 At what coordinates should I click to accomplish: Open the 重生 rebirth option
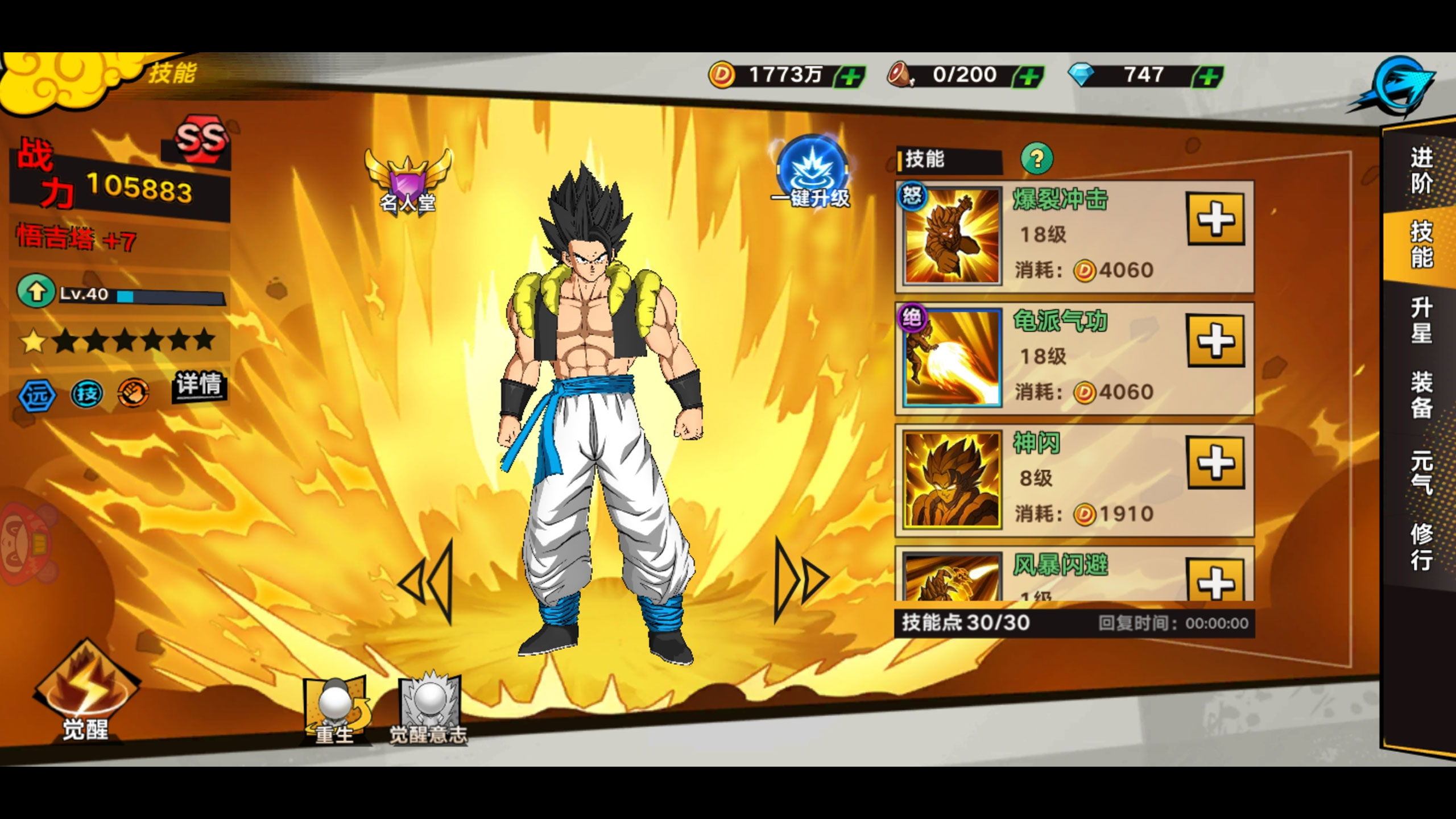(x=336, y=711)
